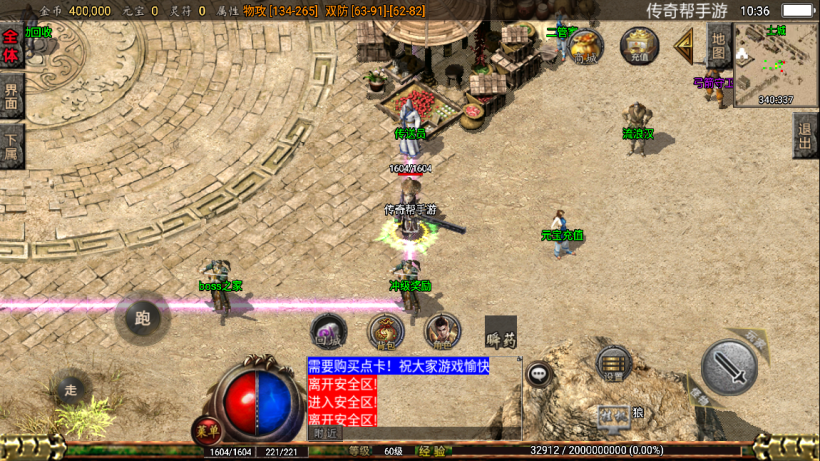Open the chat bubble button
820x461 pixels.
(539, 375)
